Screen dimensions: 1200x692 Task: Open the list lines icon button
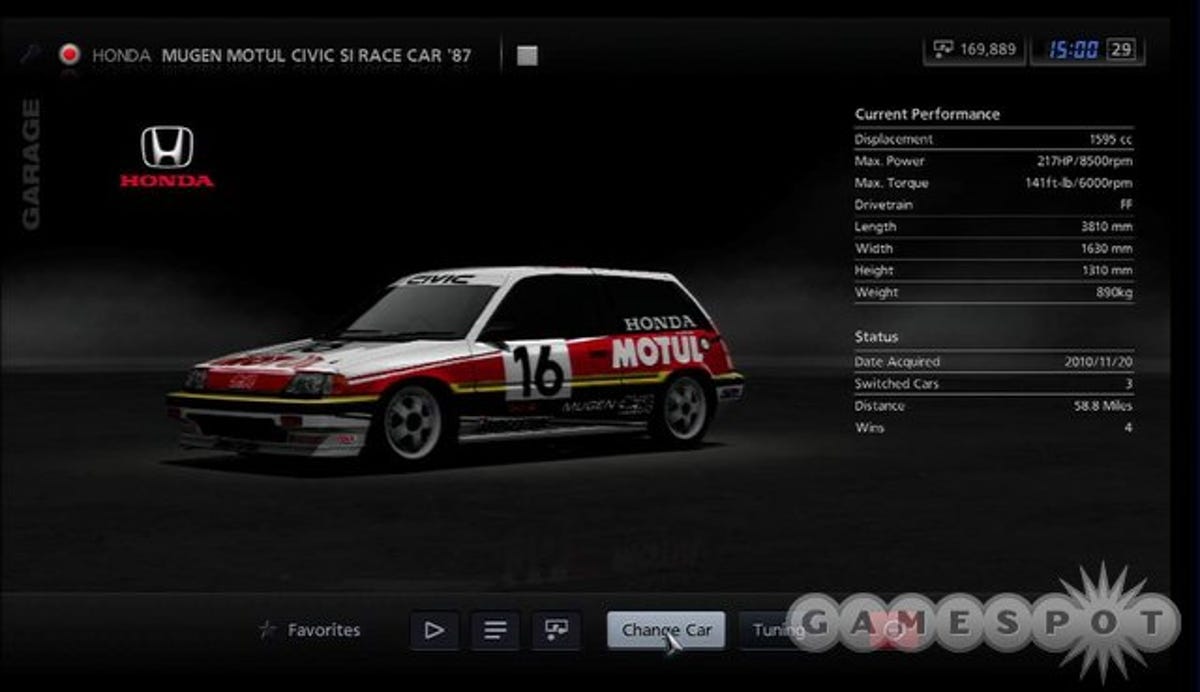tap(495, 630)
